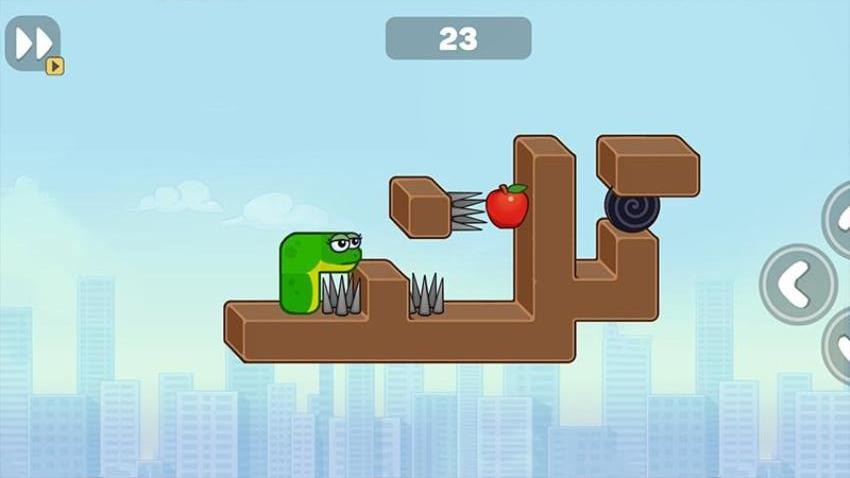The height and width of the screenshot is (478, 850).
Task: Move the snake with the left arrow button
Action: coord(797,284)
